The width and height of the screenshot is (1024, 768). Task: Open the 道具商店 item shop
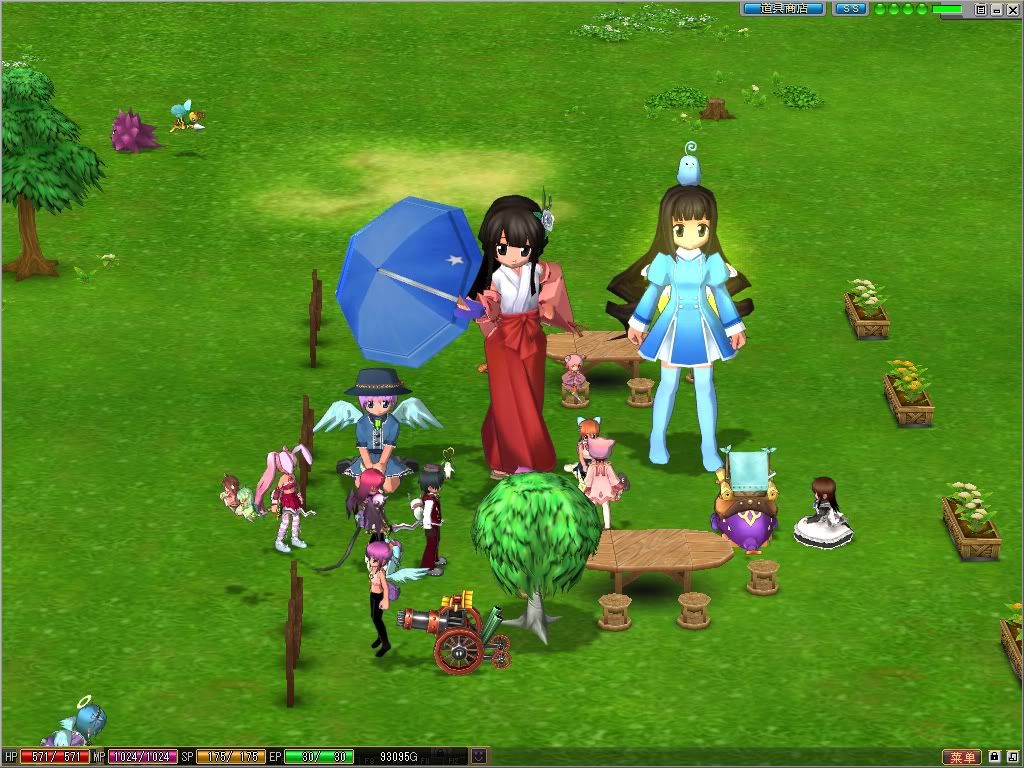coord(783,9)
